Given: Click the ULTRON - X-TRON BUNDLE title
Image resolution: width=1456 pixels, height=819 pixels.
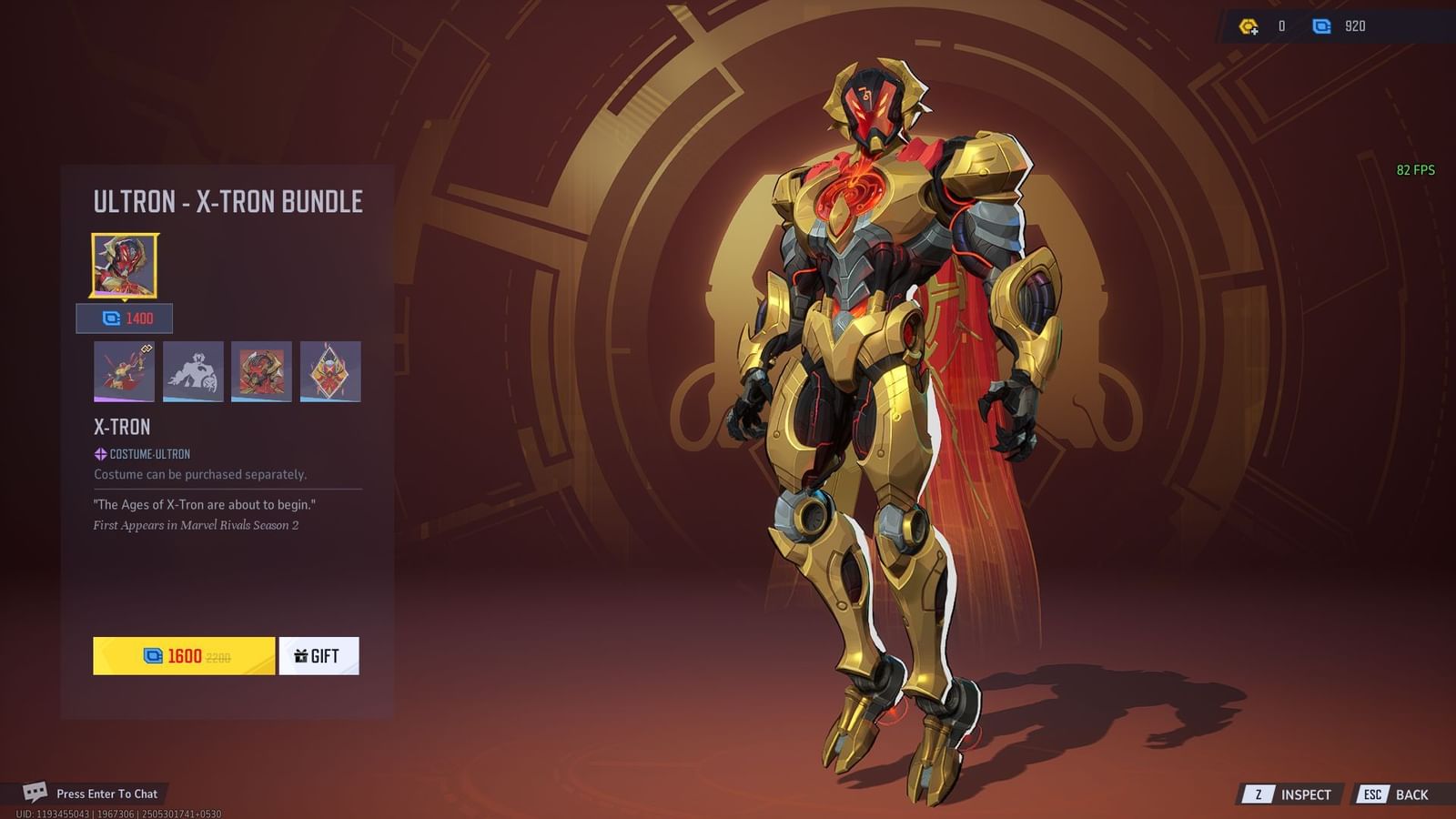Looking at the screenshot, I should (227, 203).
